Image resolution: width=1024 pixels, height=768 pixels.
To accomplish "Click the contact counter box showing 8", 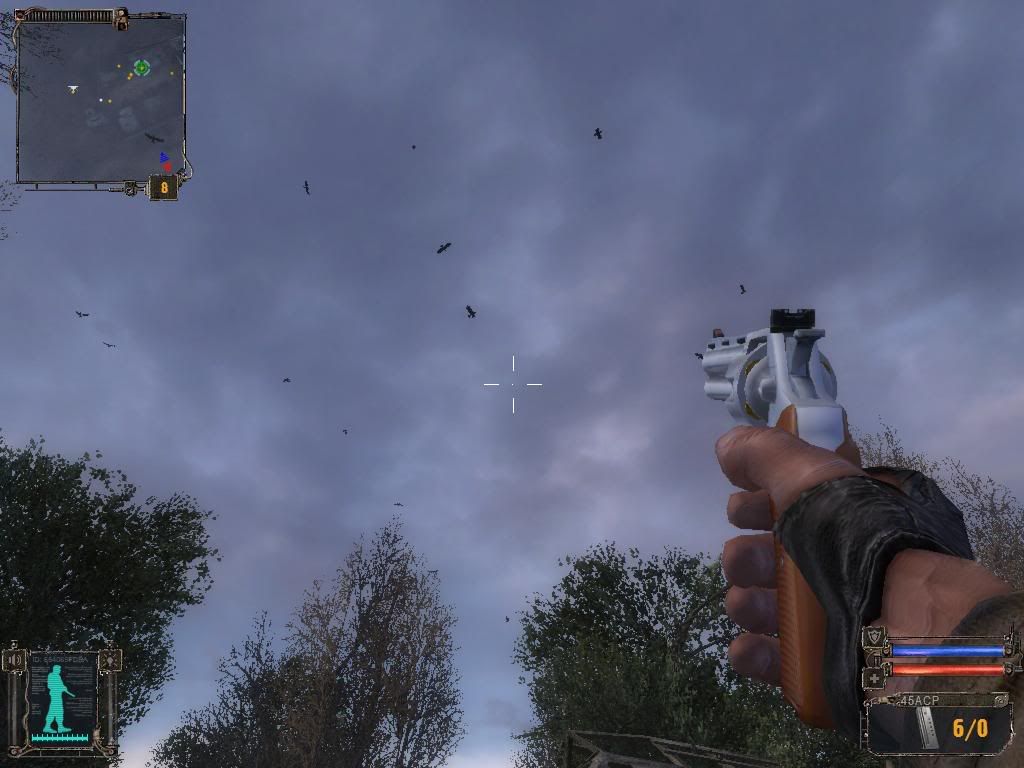I will point(164,186).
